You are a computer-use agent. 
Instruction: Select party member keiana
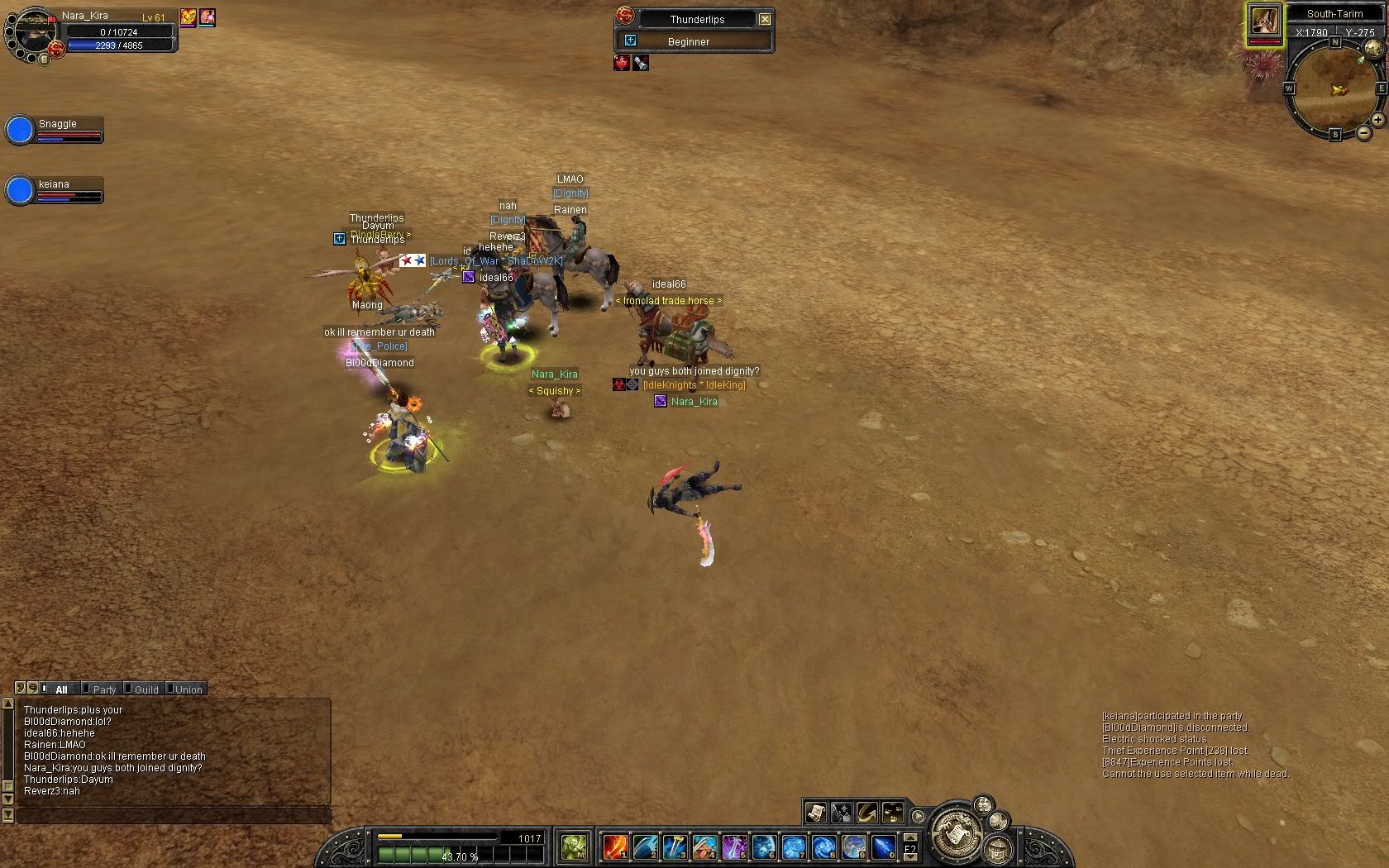click(20, 190)
